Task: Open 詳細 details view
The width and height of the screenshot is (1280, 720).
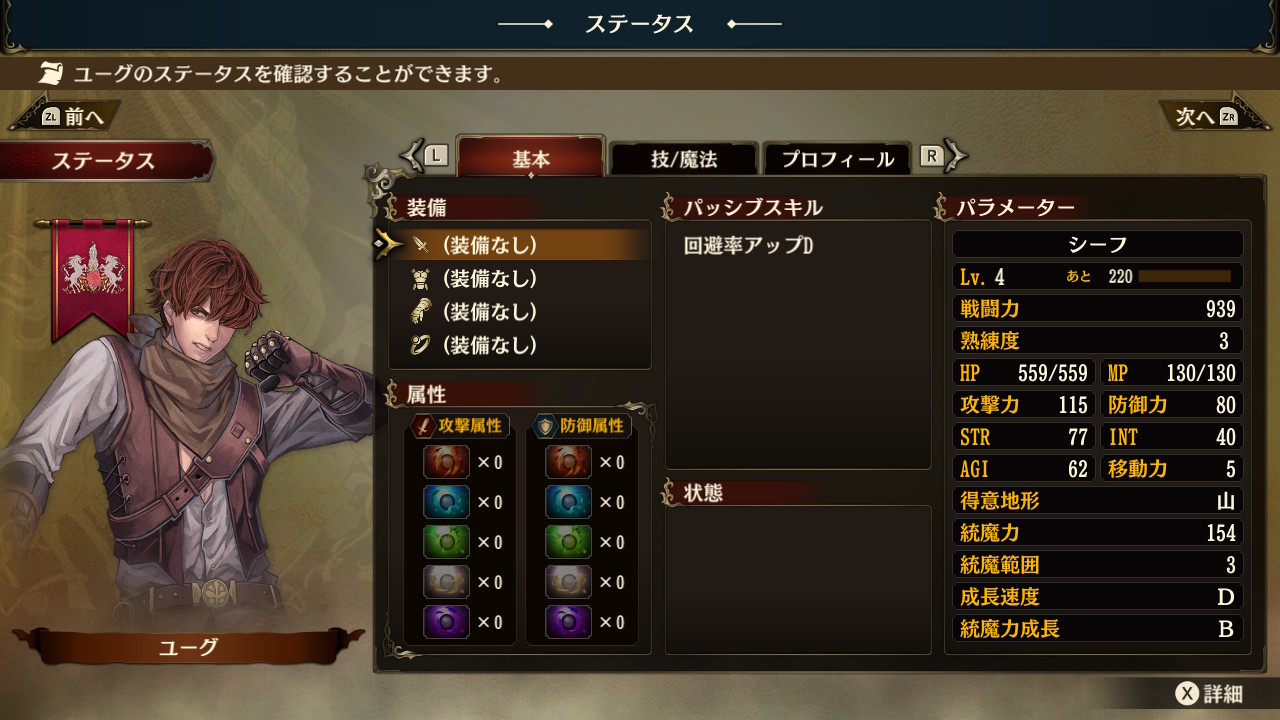Action: (1210, 694)
